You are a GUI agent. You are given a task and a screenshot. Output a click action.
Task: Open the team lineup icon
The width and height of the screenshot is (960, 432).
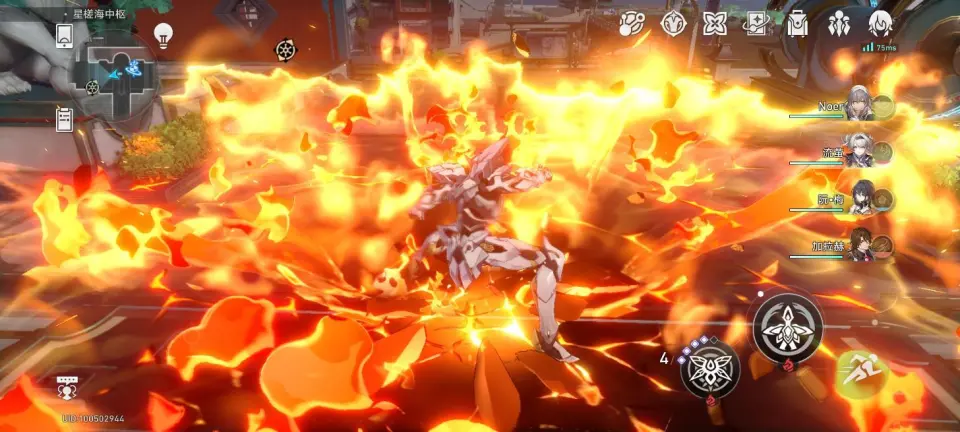[x=838, y=24]
